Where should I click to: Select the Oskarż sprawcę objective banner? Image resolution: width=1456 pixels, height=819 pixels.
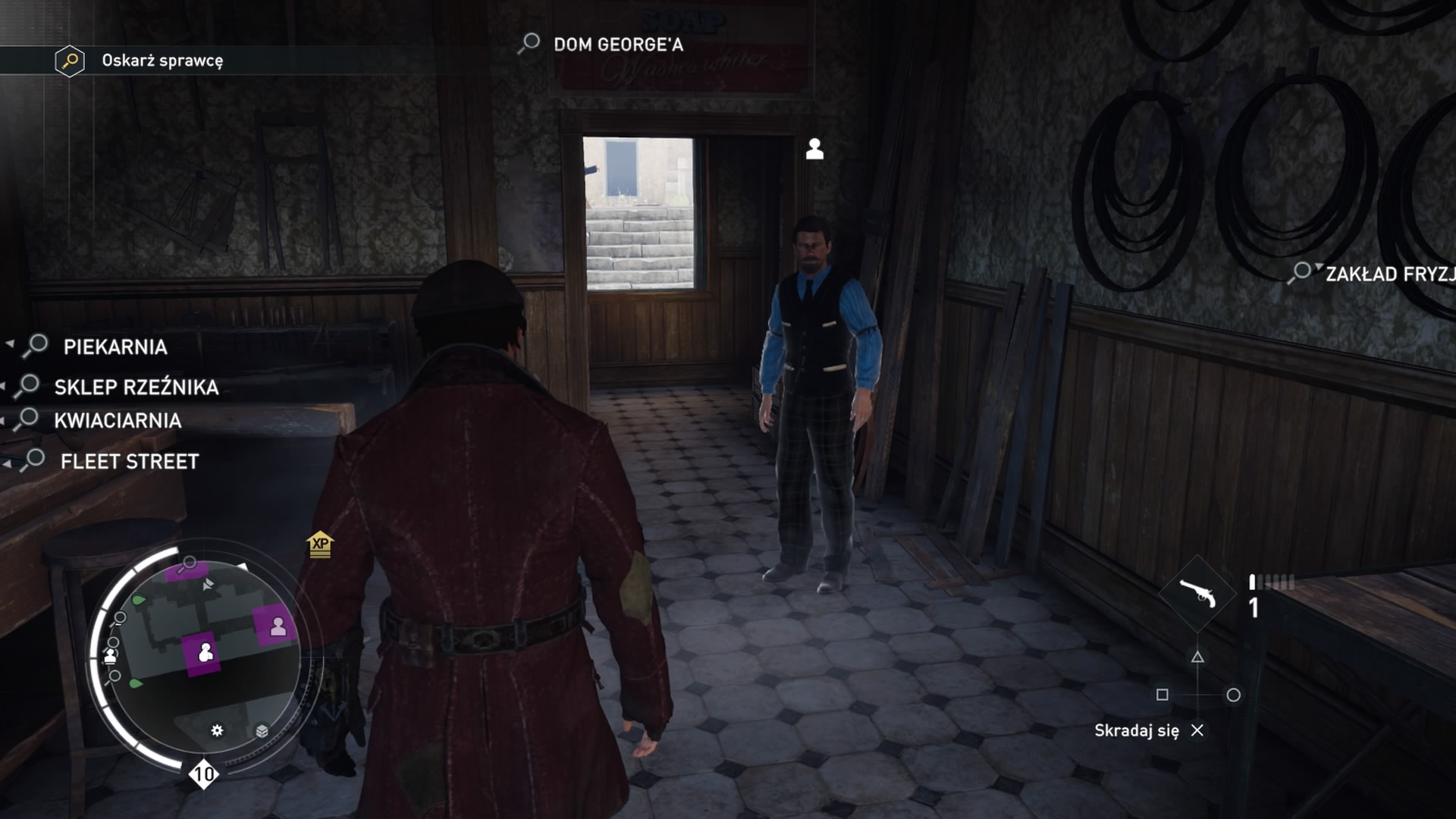click(x=163, y=62)
